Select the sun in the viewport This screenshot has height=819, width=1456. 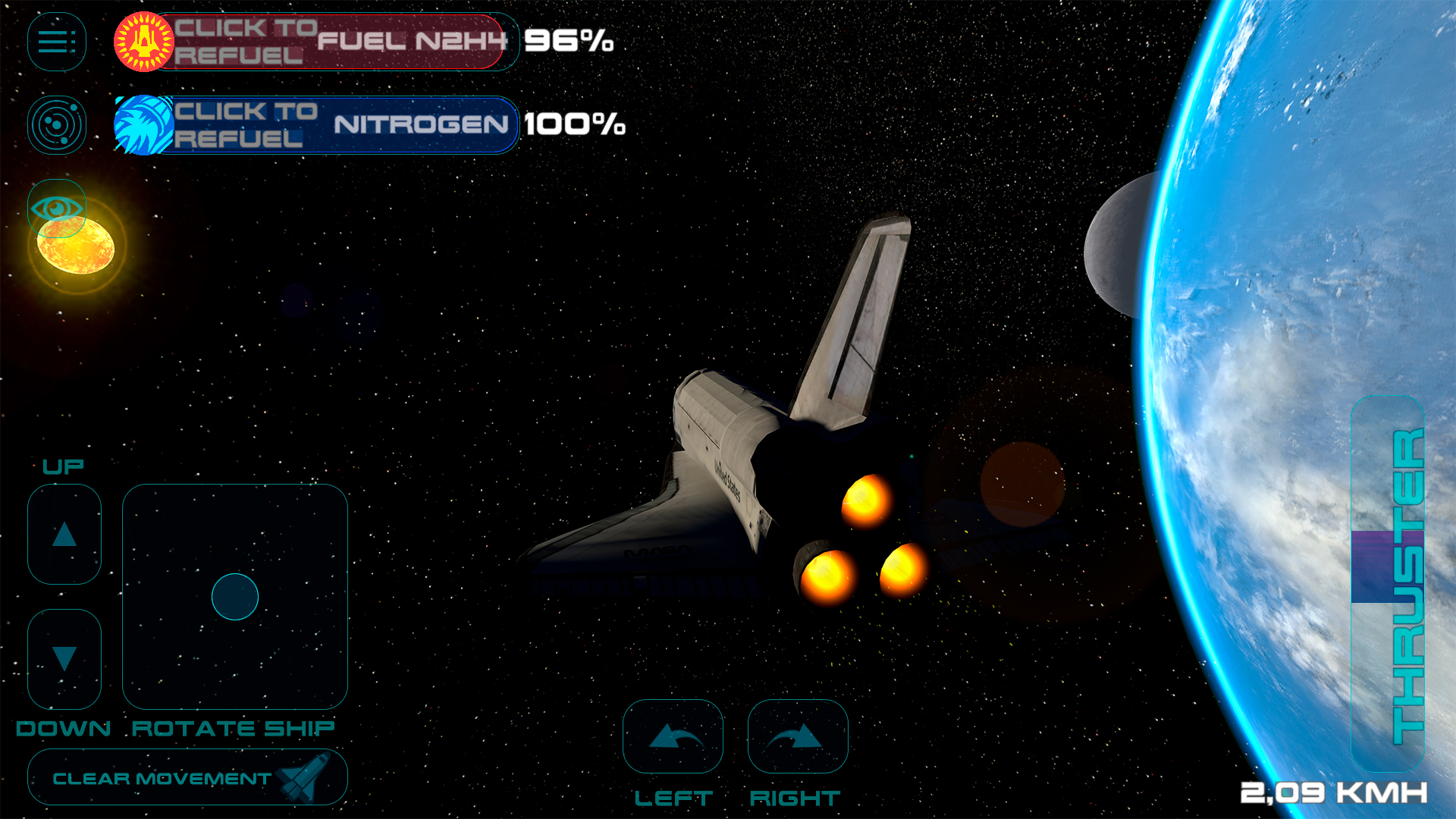click(x=76, y=246)
